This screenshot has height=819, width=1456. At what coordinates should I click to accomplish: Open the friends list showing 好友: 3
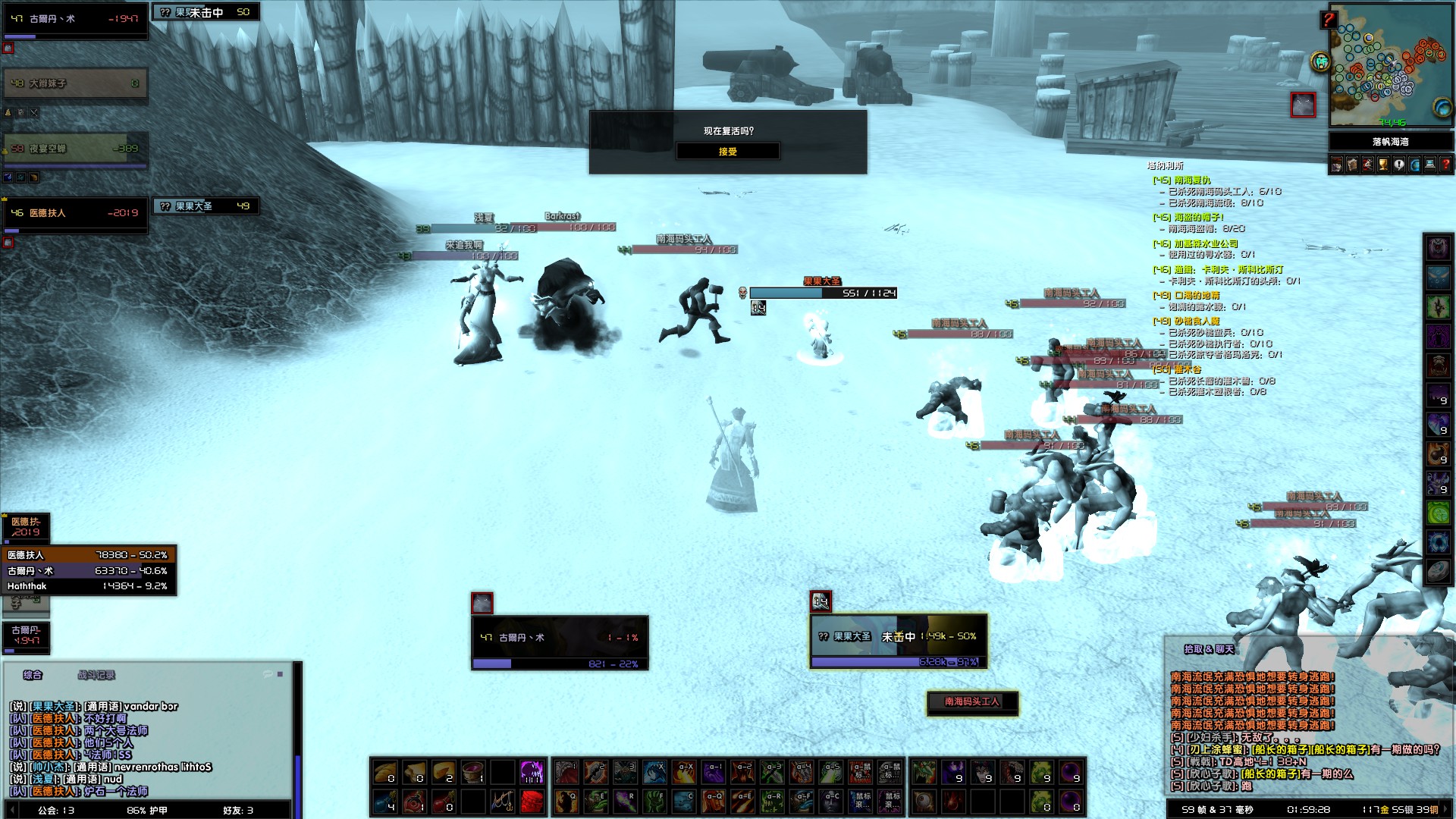click(238, 811)
